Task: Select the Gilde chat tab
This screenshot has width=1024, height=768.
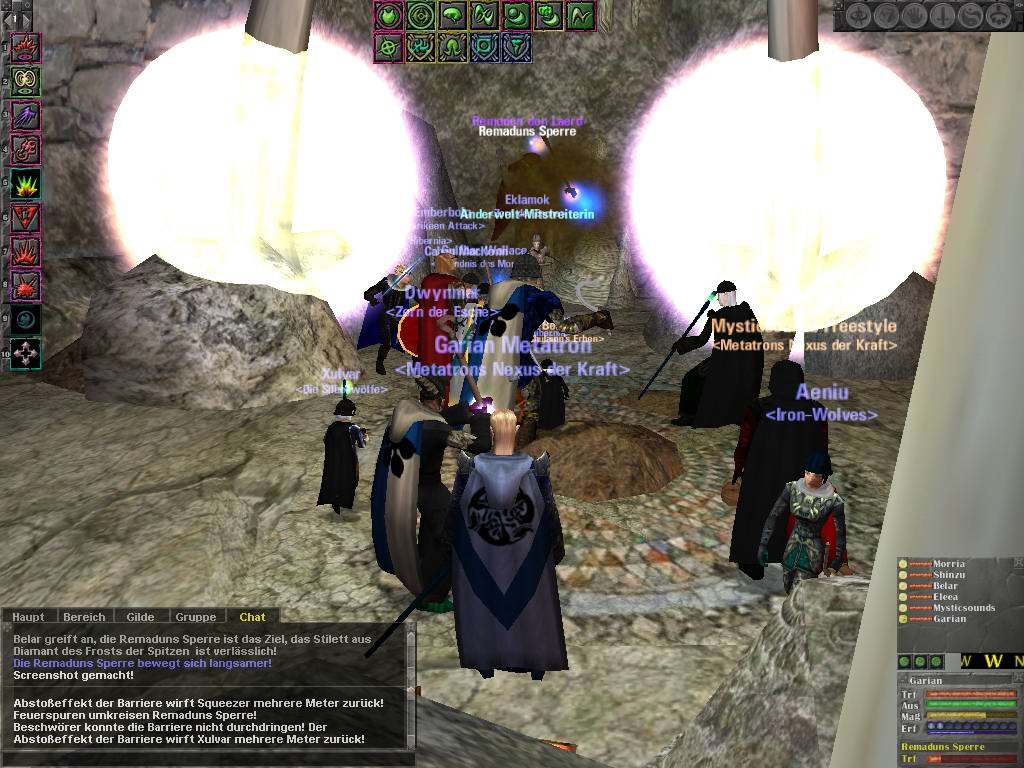Action: 140,617
